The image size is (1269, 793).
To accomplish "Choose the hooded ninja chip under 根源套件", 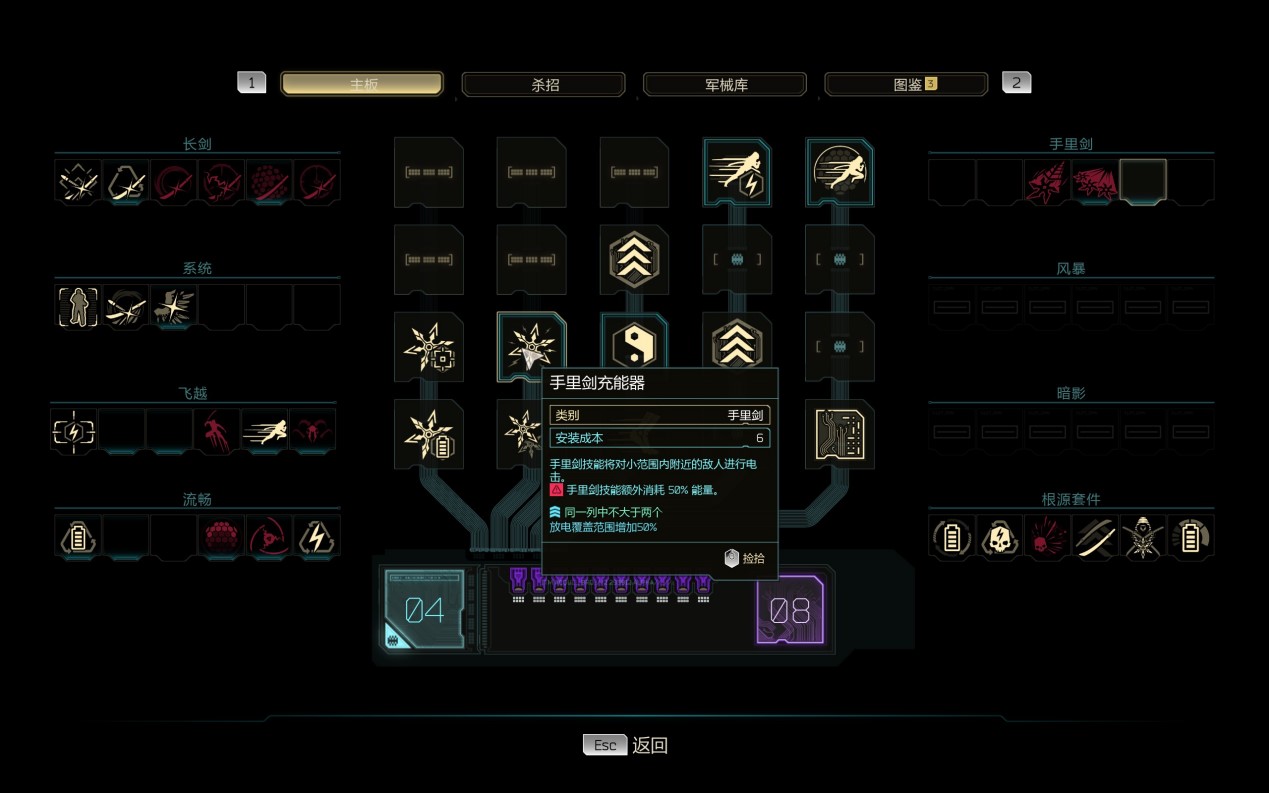I will point(1142,536).
